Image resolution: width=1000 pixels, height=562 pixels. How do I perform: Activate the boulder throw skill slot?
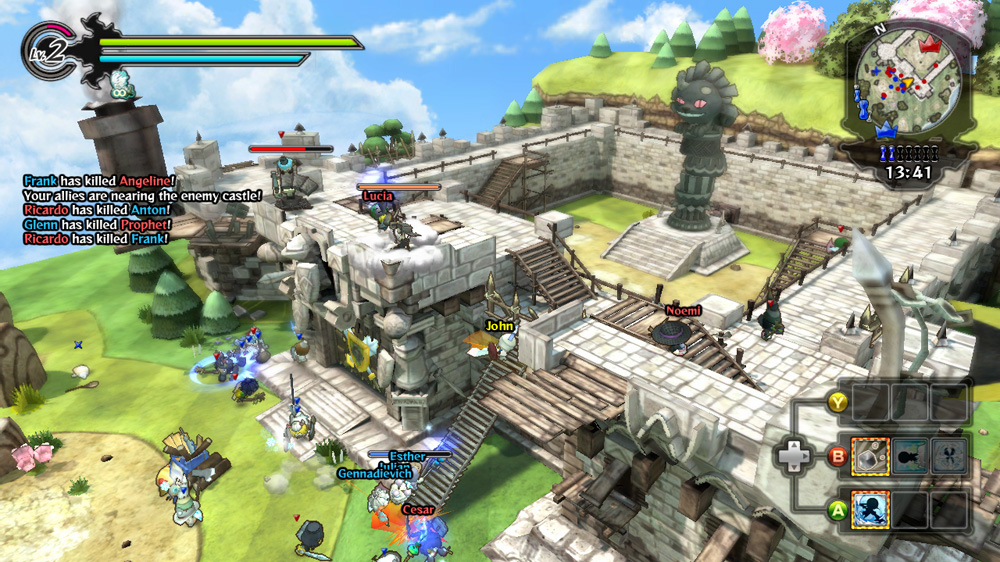coord(870,456)
